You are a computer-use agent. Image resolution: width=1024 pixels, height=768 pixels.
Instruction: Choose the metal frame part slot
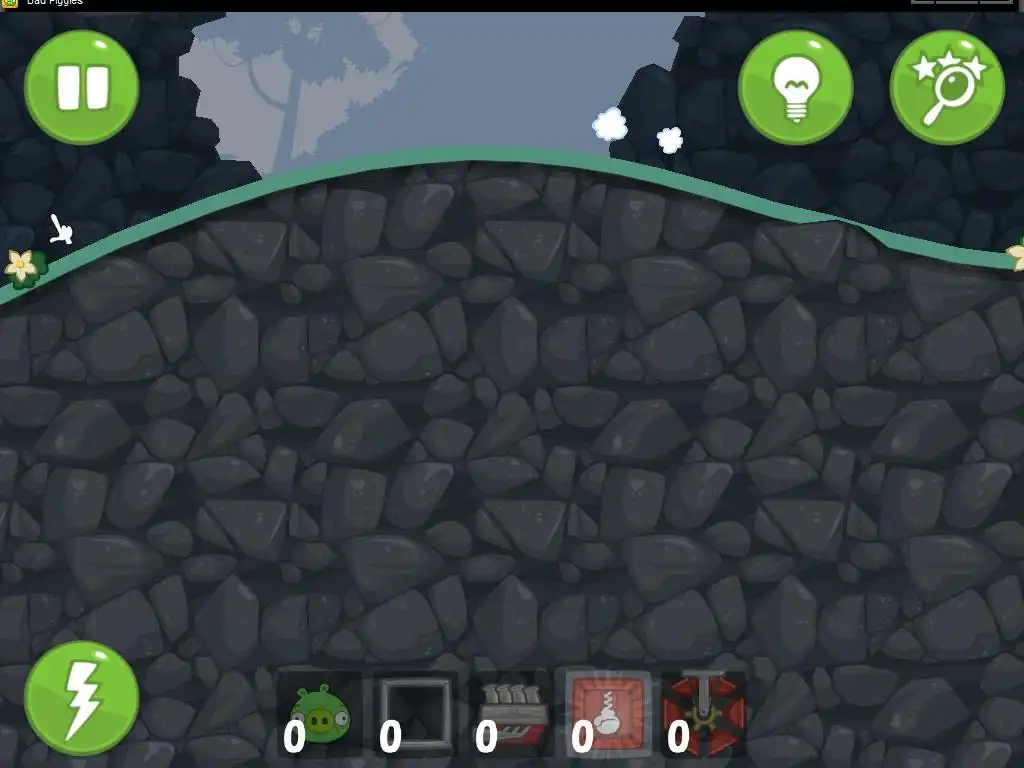[x=415, y=713]
